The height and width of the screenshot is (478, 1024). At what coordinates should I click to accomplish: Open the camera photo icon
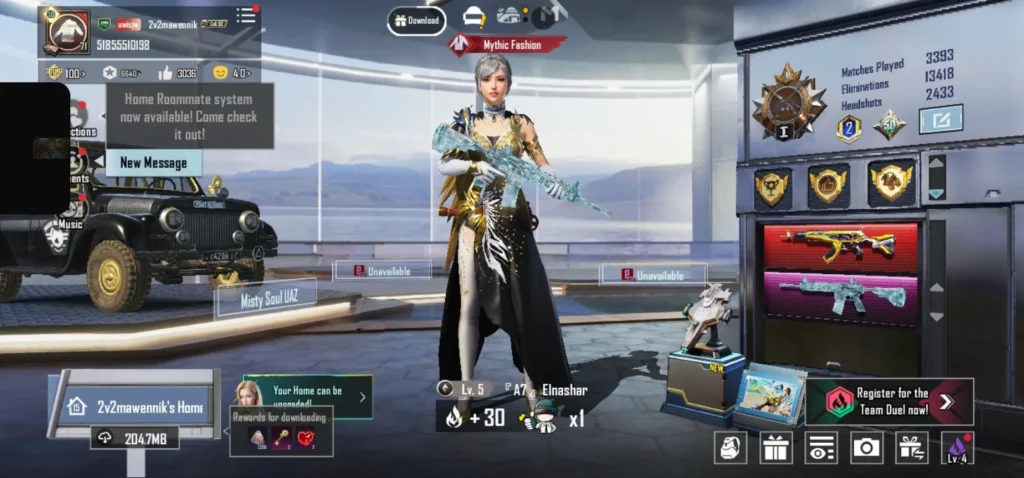click(866, 447)
